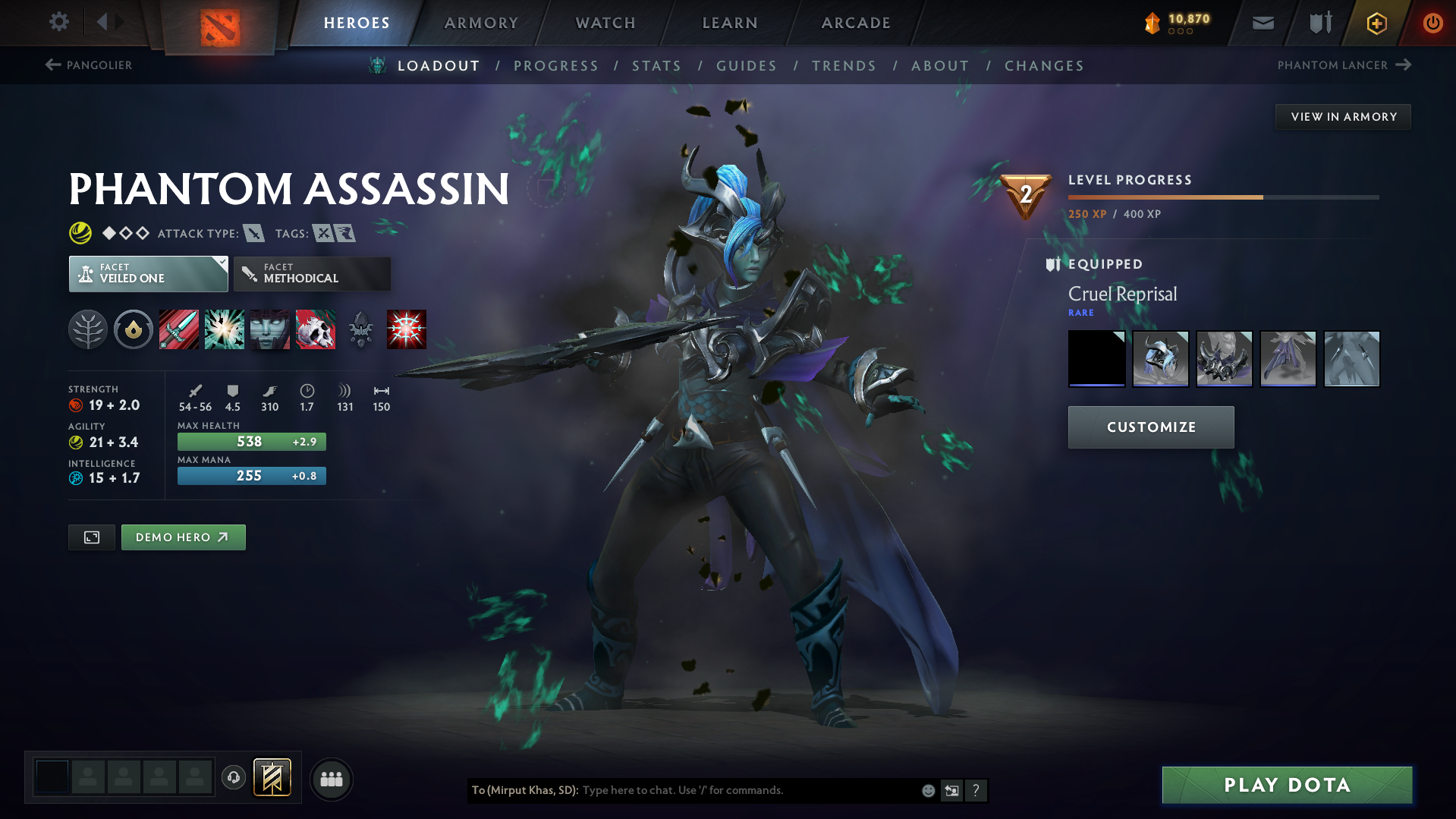
Task: Expand the Veiled One facet dropdown
Action: 148,273
